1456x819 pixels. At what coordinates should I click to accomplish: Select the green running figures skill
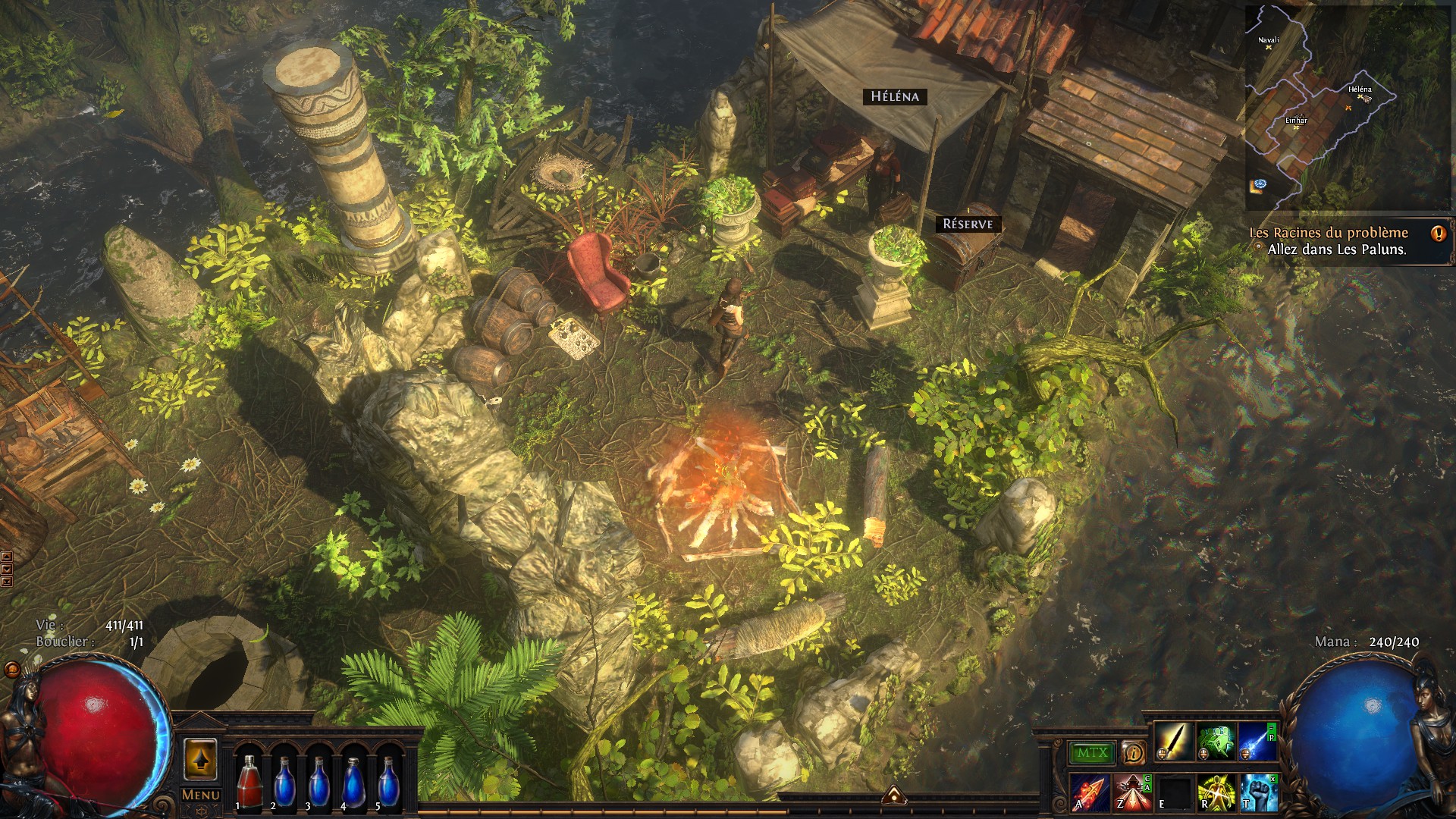pyautogui.click(x=1216, y=741)
